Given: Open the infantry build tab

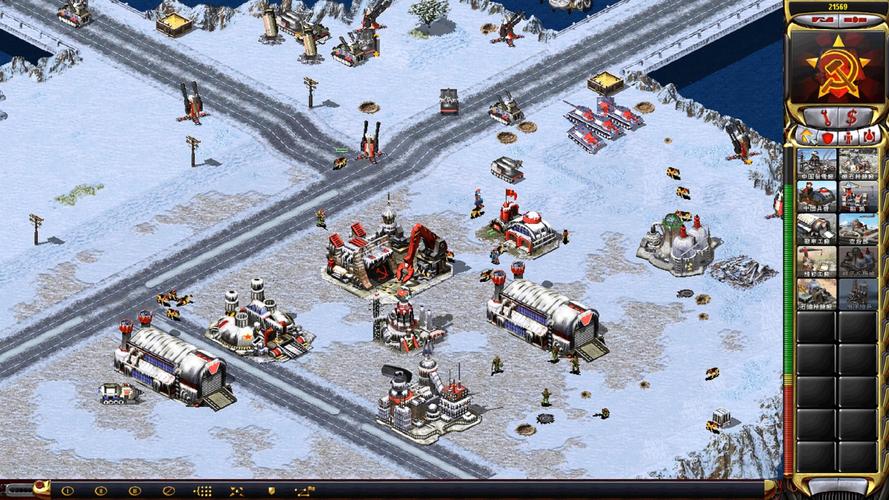Looking at the screenshot, I should click(x=847, y=136).
